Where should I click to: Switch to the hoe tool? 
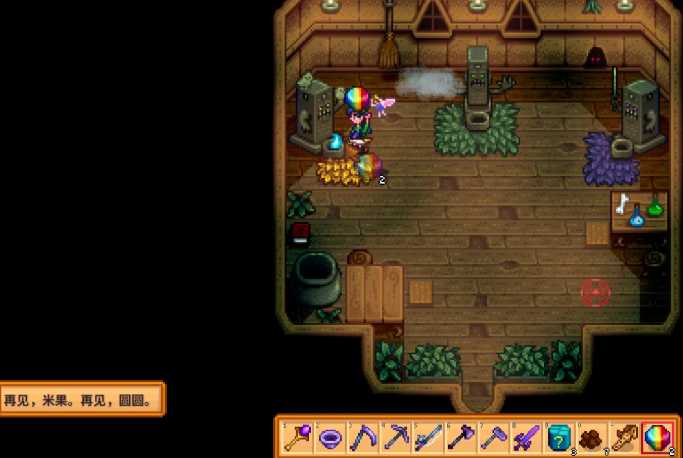point(493,437)
